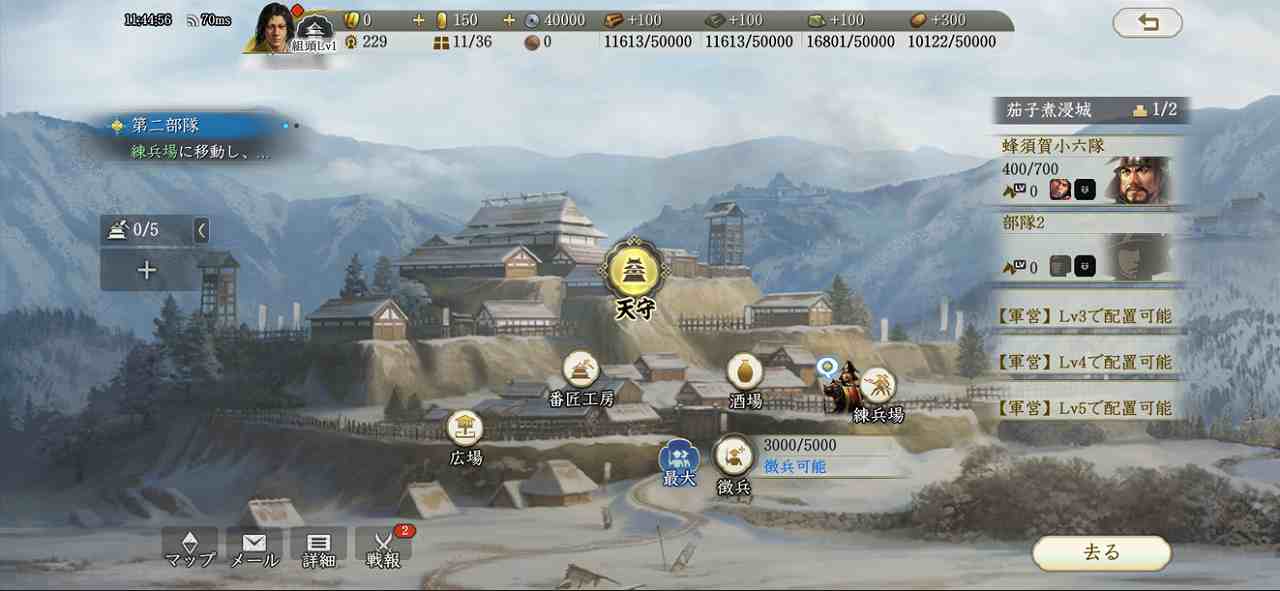Select the 番匠工房 workshop icon
Viewport: 1280px width, 591px height.
pos(580,370)
